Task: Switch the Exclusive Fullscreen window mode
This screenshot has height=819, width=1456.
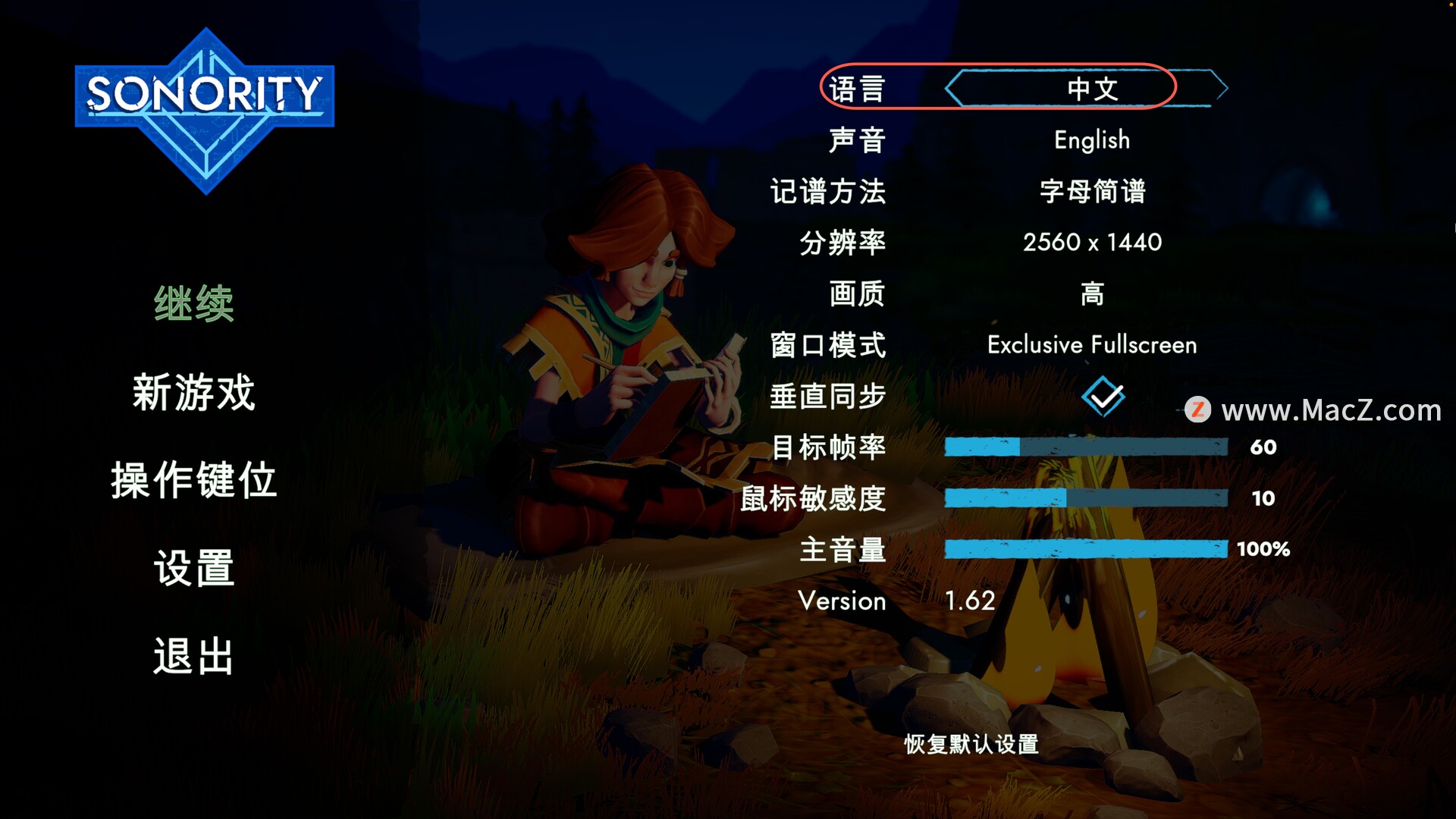Action: [x=1091, y=345]
